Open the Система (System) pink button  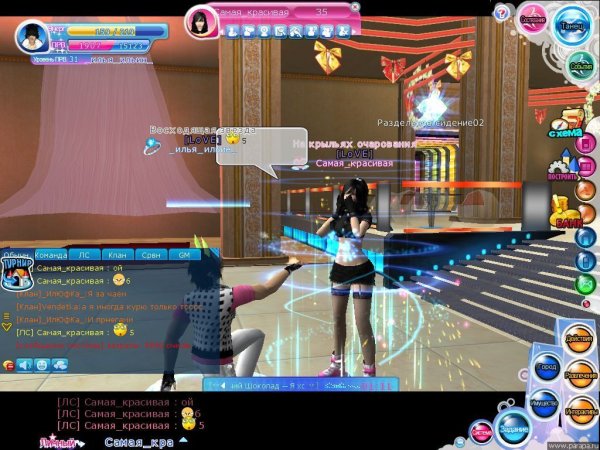point(482,432)
